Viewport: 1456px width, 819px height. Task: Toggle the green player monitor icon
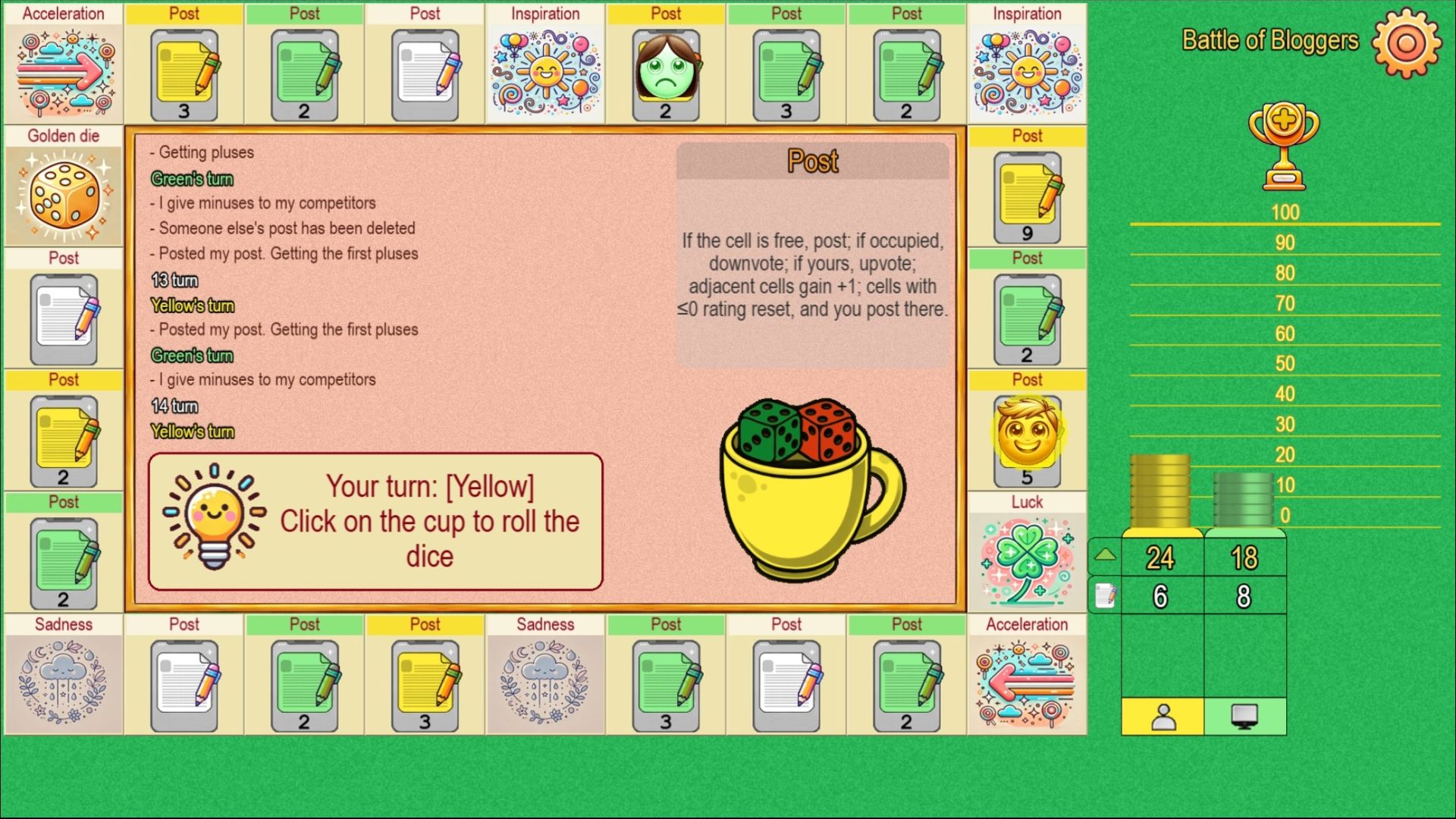point(1244,716)
